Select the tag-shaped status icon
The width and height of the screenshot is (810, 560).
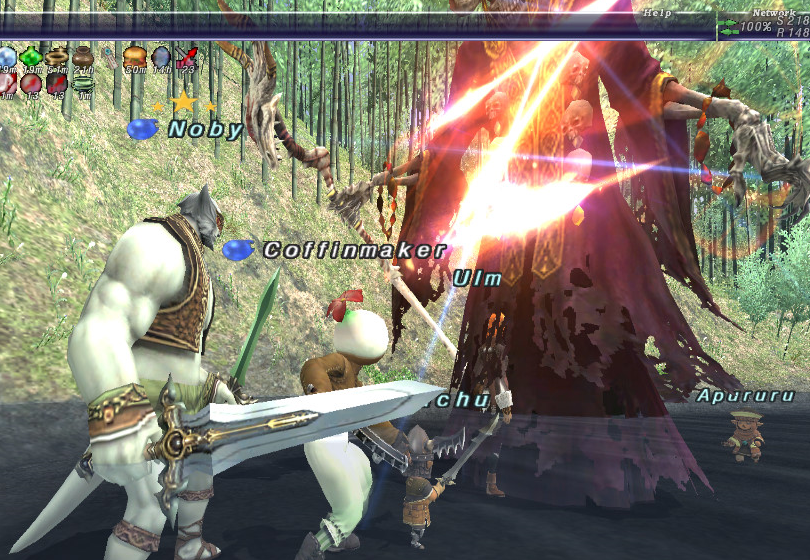109,57
